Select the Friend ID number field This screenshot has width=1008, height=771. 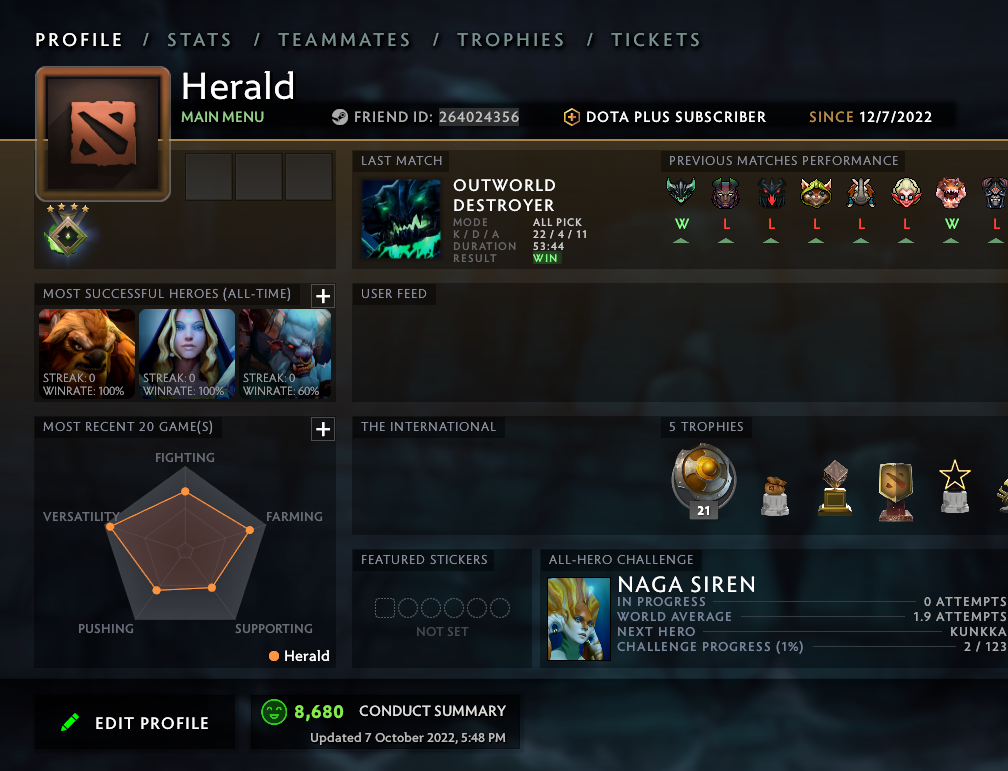[x=479, y=117]
